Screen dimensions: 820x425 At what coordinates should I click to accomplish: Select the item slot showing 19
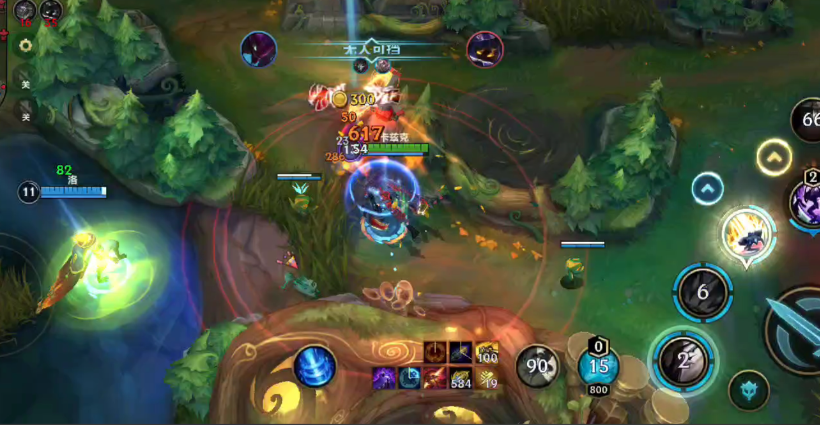coord(487,377)
